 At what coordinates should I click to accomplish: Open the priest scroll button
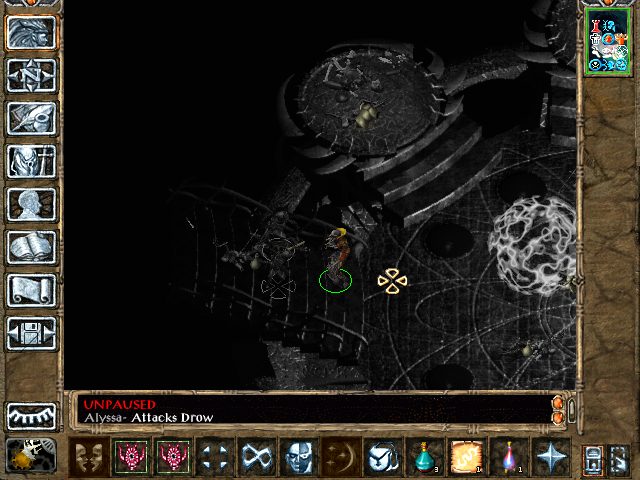(32, 290)
